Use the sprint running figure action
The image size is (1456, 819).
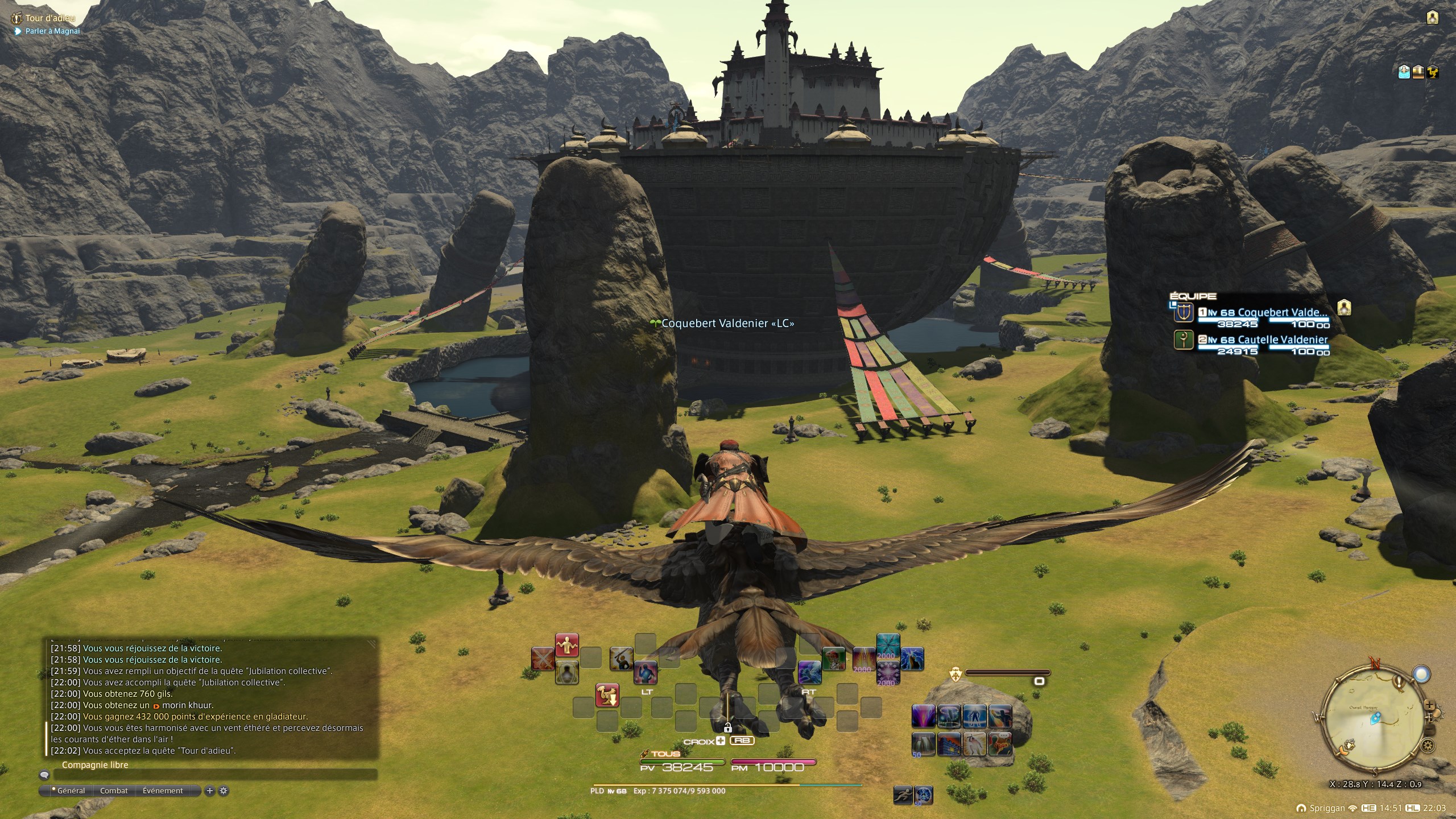(903, 795)
